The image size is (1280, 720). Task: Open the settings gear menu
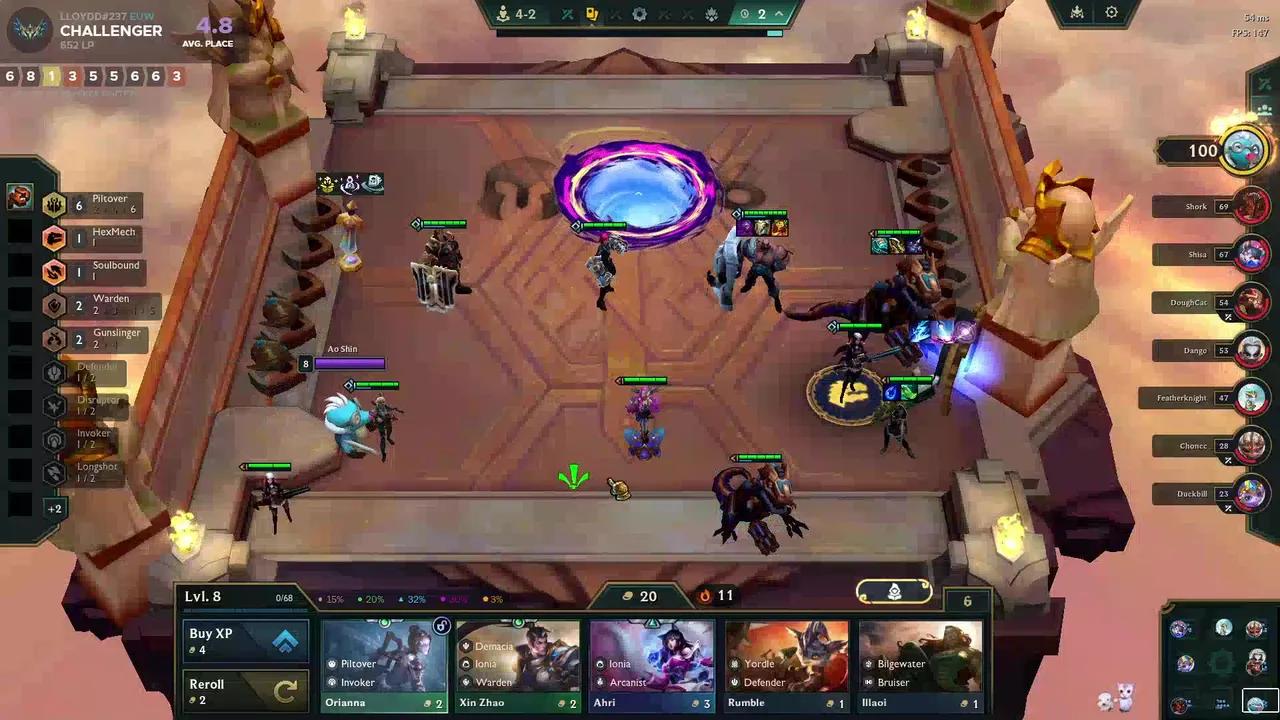click(x=1112, y=13)
